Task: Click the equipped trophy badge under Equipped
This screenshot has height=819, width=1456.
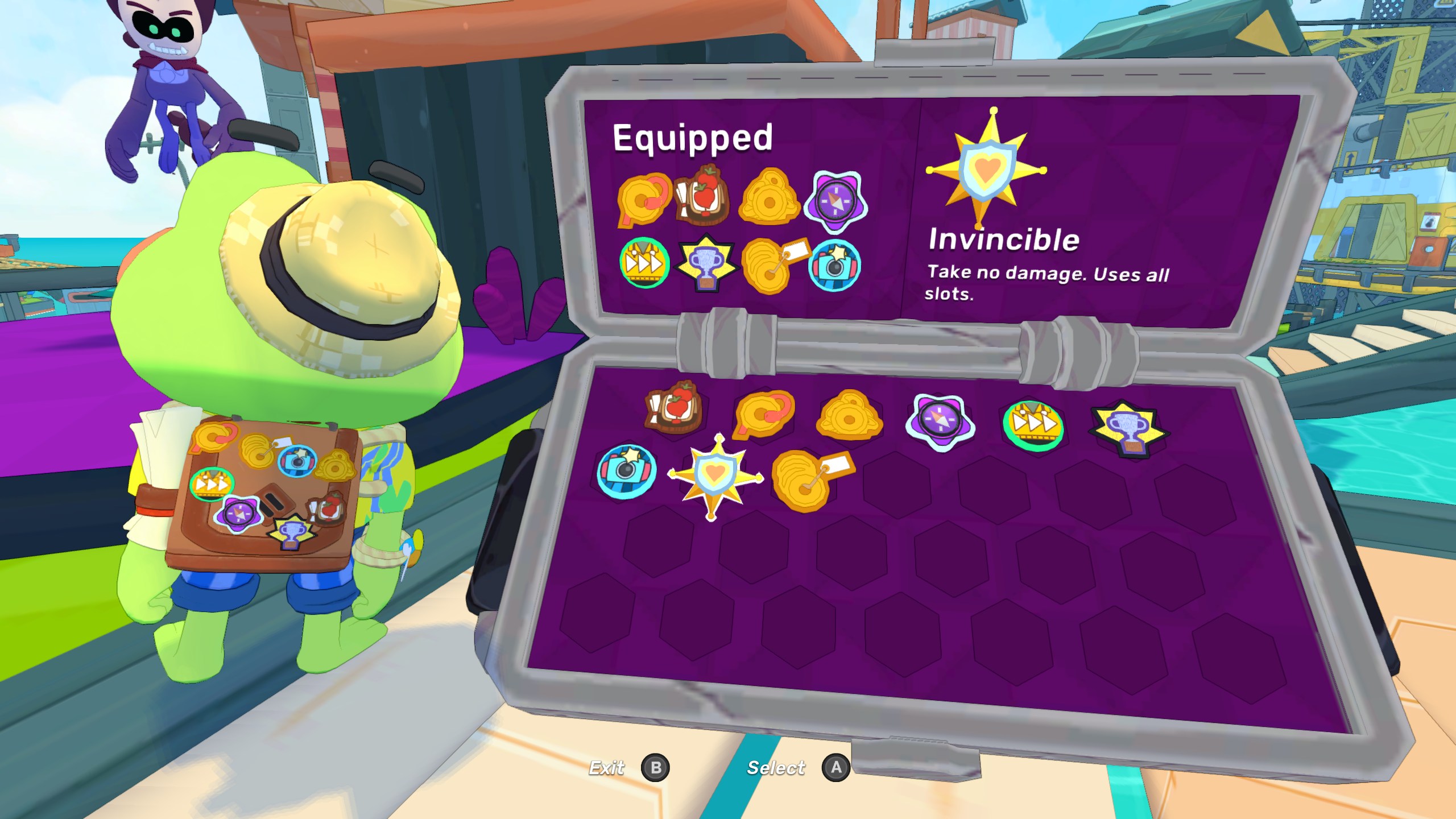Action: 706,263
